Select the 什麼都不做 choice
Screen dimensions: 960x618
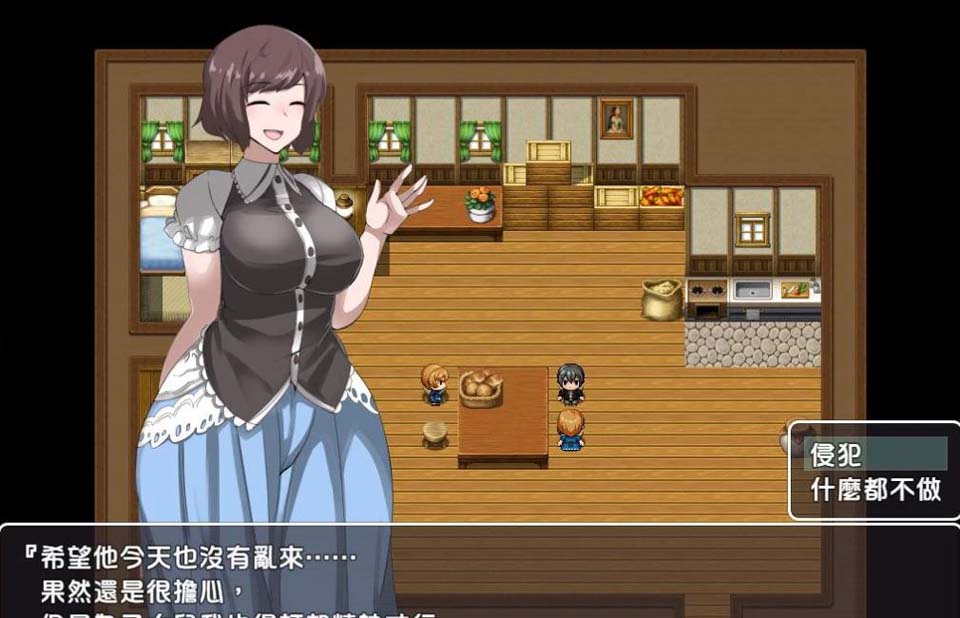(875, 489)
